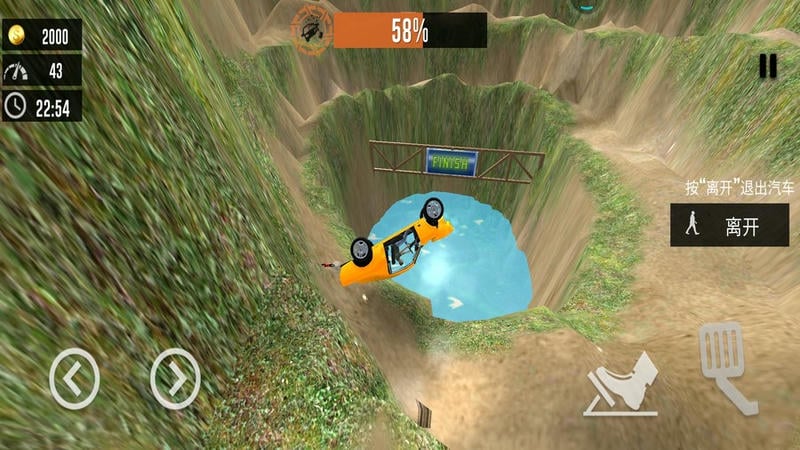800x450 pixels.
Task: Steer left with the left arrow
Action: [74, 377]
